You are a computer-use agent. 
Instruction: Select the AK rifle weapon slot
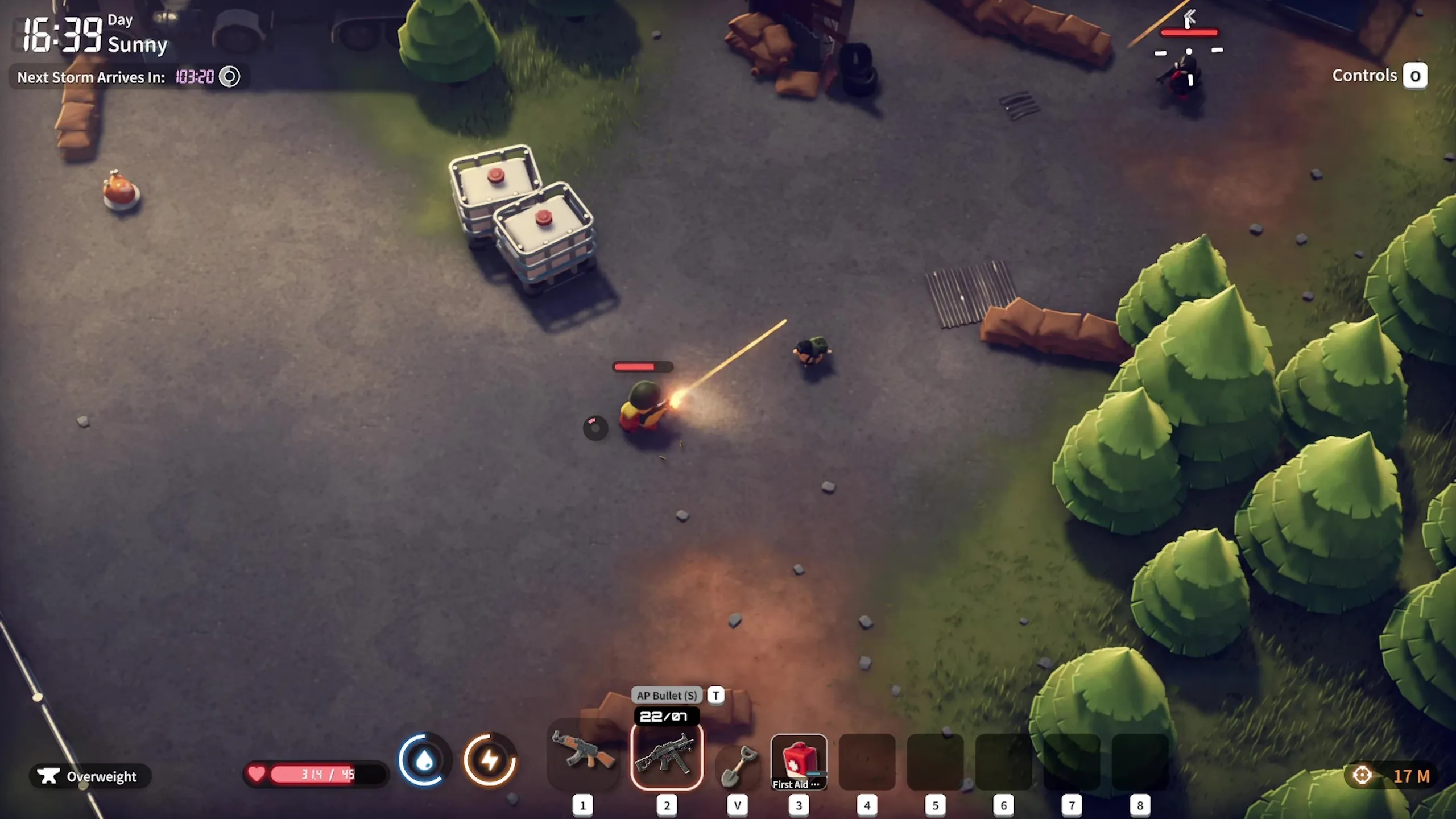click(x=583, y=755)
